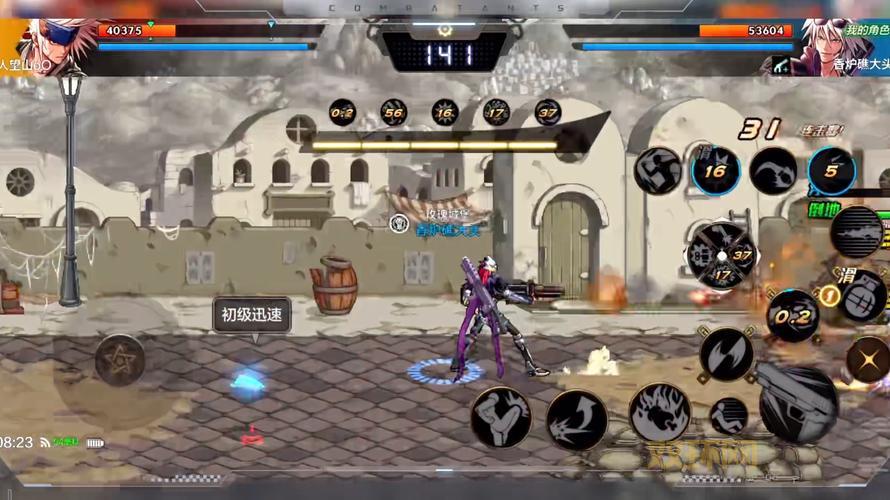Touch the star virtual joystick
Image resolution: width=890 pixels, height=500 pixels.
pos(120,360)
